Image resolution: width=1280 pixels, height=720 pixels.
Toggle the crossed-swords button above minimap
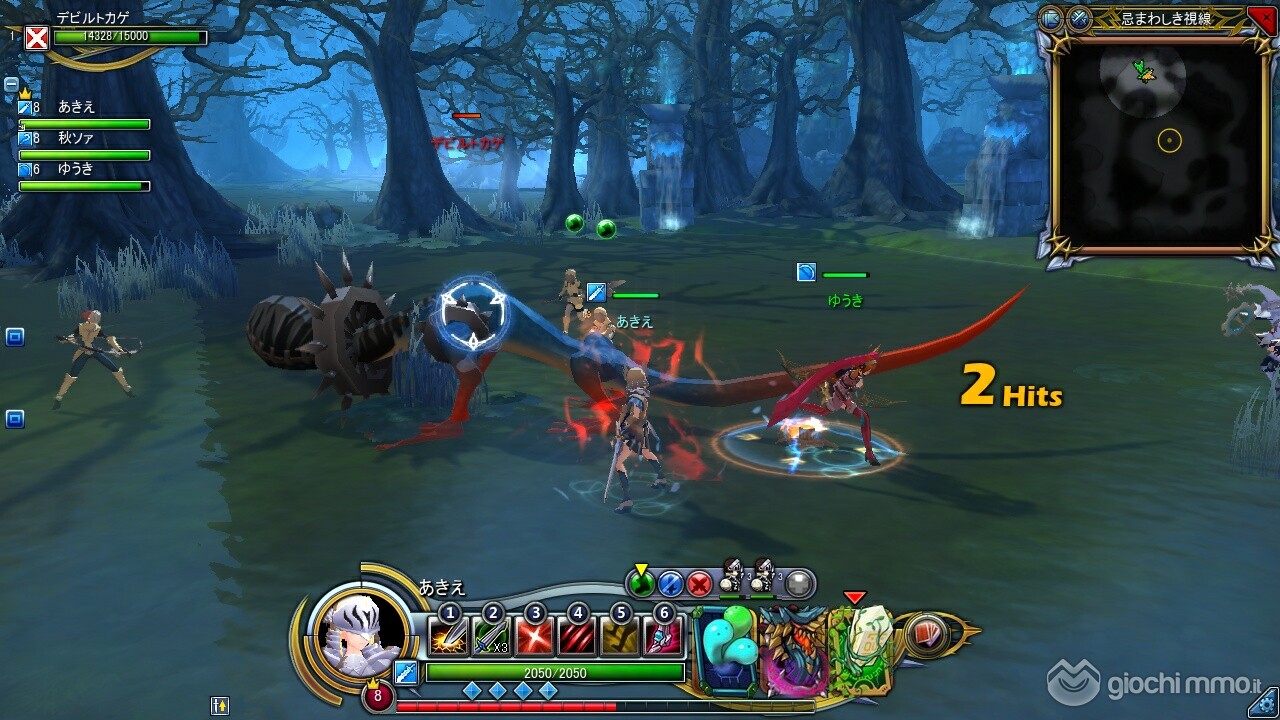click(1079, 18)
